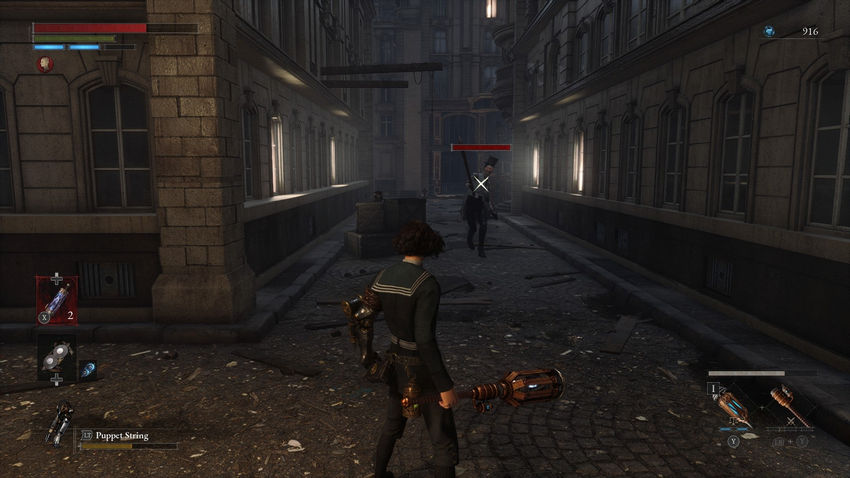Click the blue Ergo currency icon
850x478 pixels.
point(769,32)
